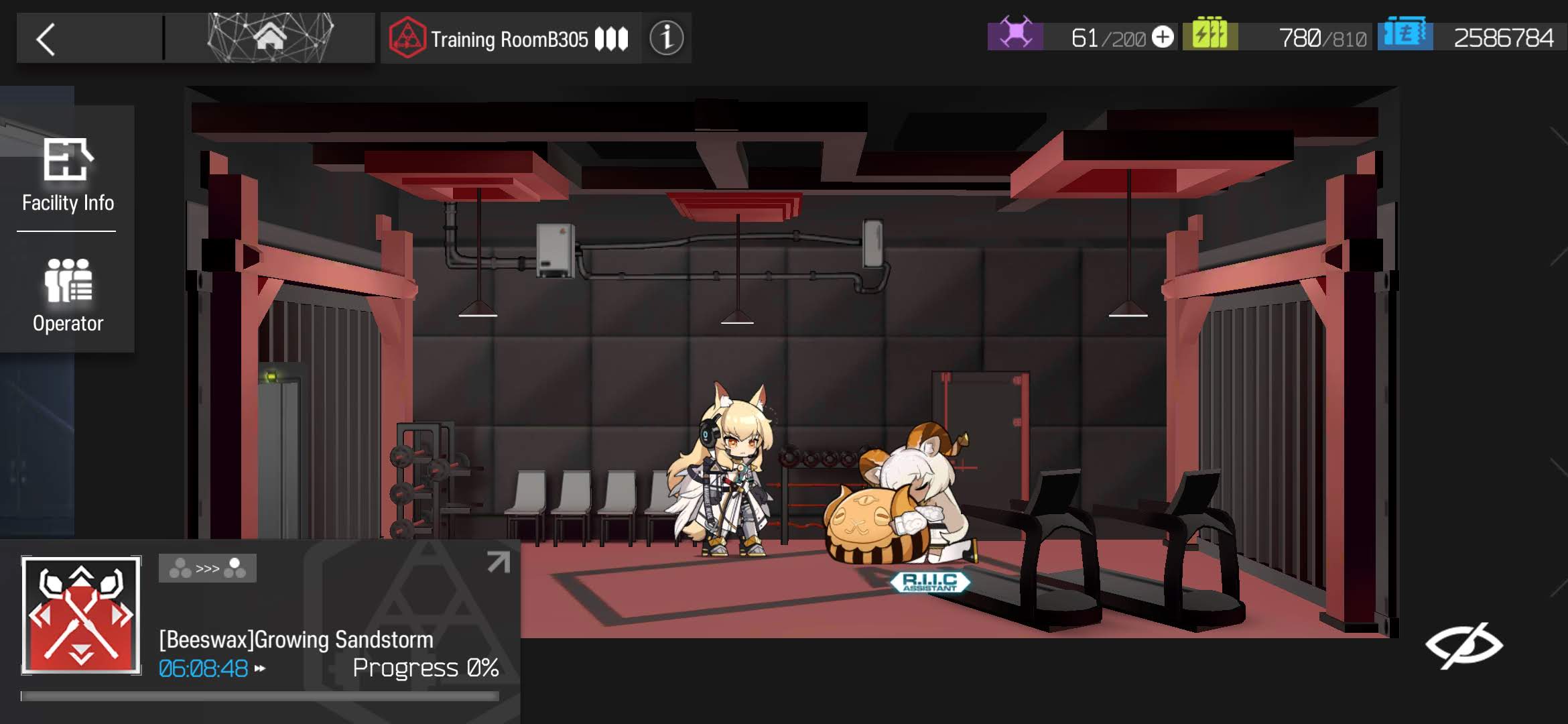Expand the skill training panel arrow
This screenshot has width=1568, height=724.
498,562
